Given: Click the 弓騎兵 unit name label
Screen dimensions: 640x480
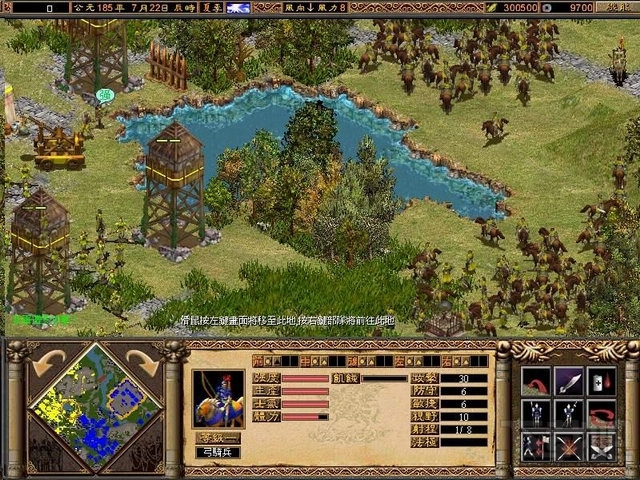Looking at the screenshot, I should coord(218,453).
